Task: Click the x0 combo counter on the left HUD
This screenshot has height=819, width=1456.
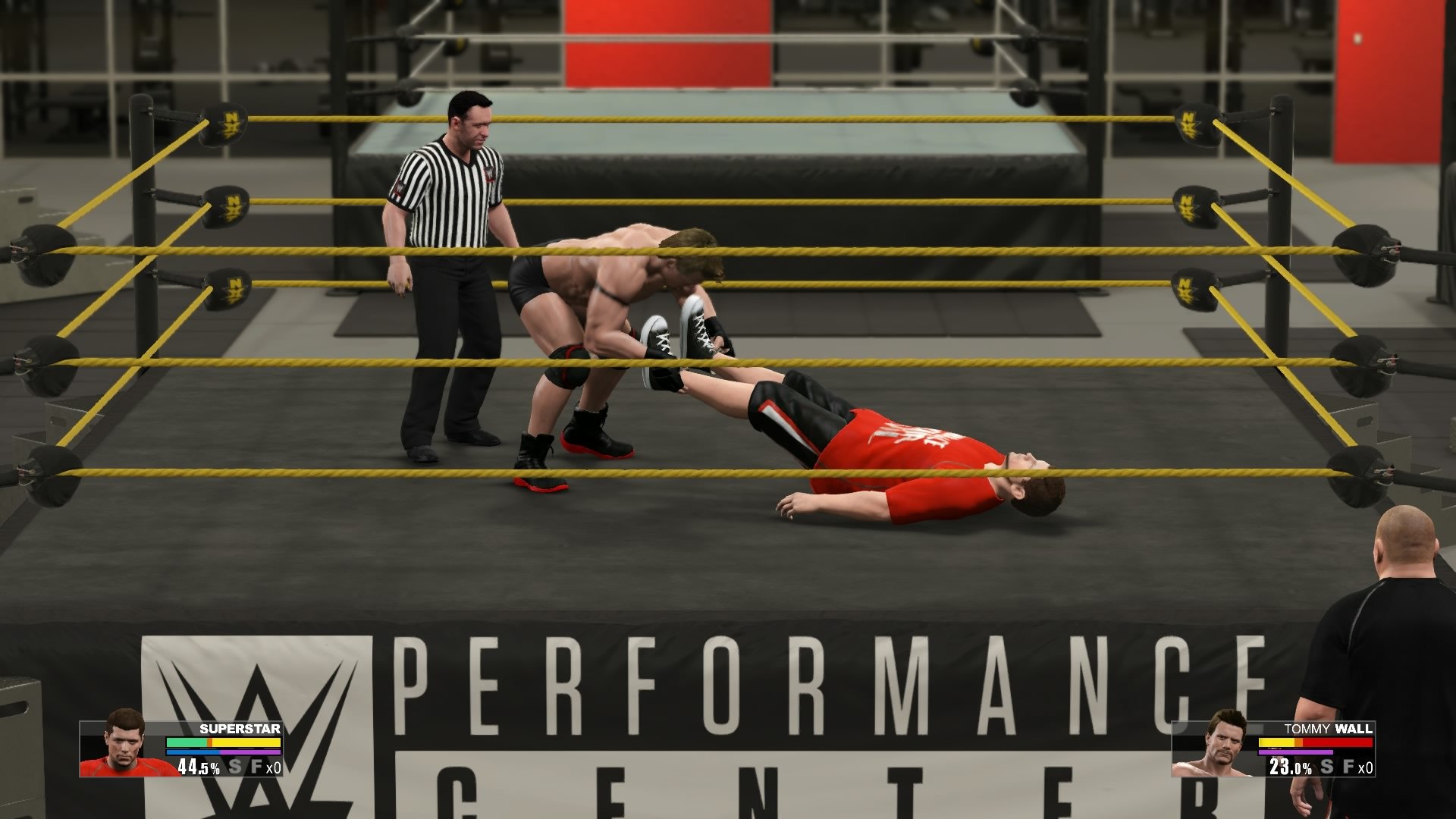Action: (274, 768)
